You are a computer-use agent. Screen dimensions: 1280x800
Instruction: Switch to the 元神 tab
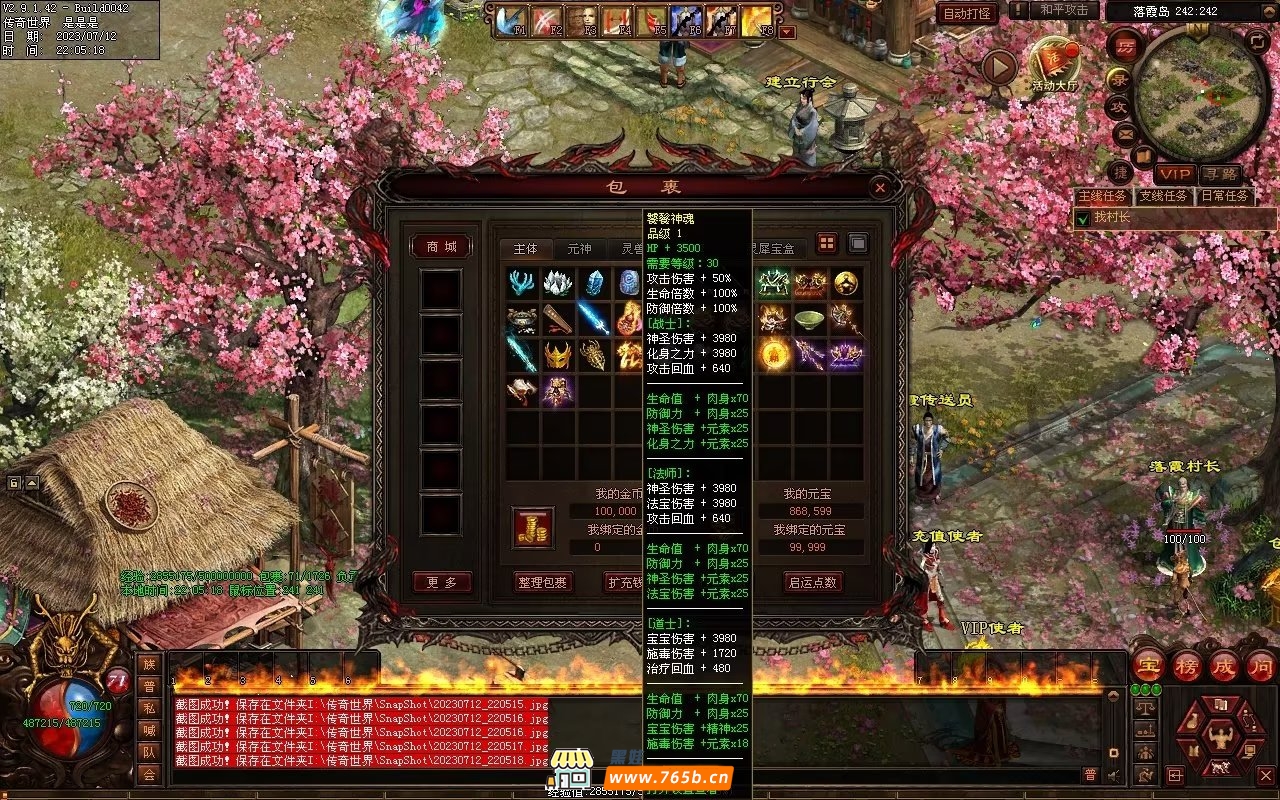[579, 249]
